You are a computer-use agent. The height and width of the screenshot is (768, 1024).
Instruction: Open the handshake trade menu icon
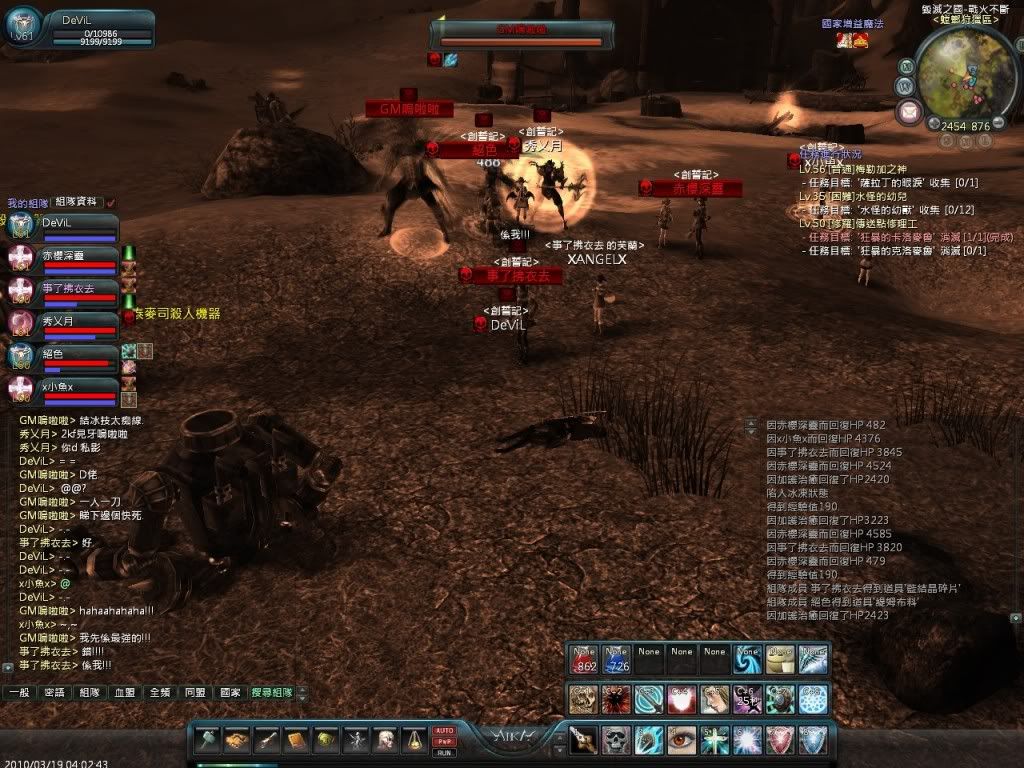pos(237,741)
